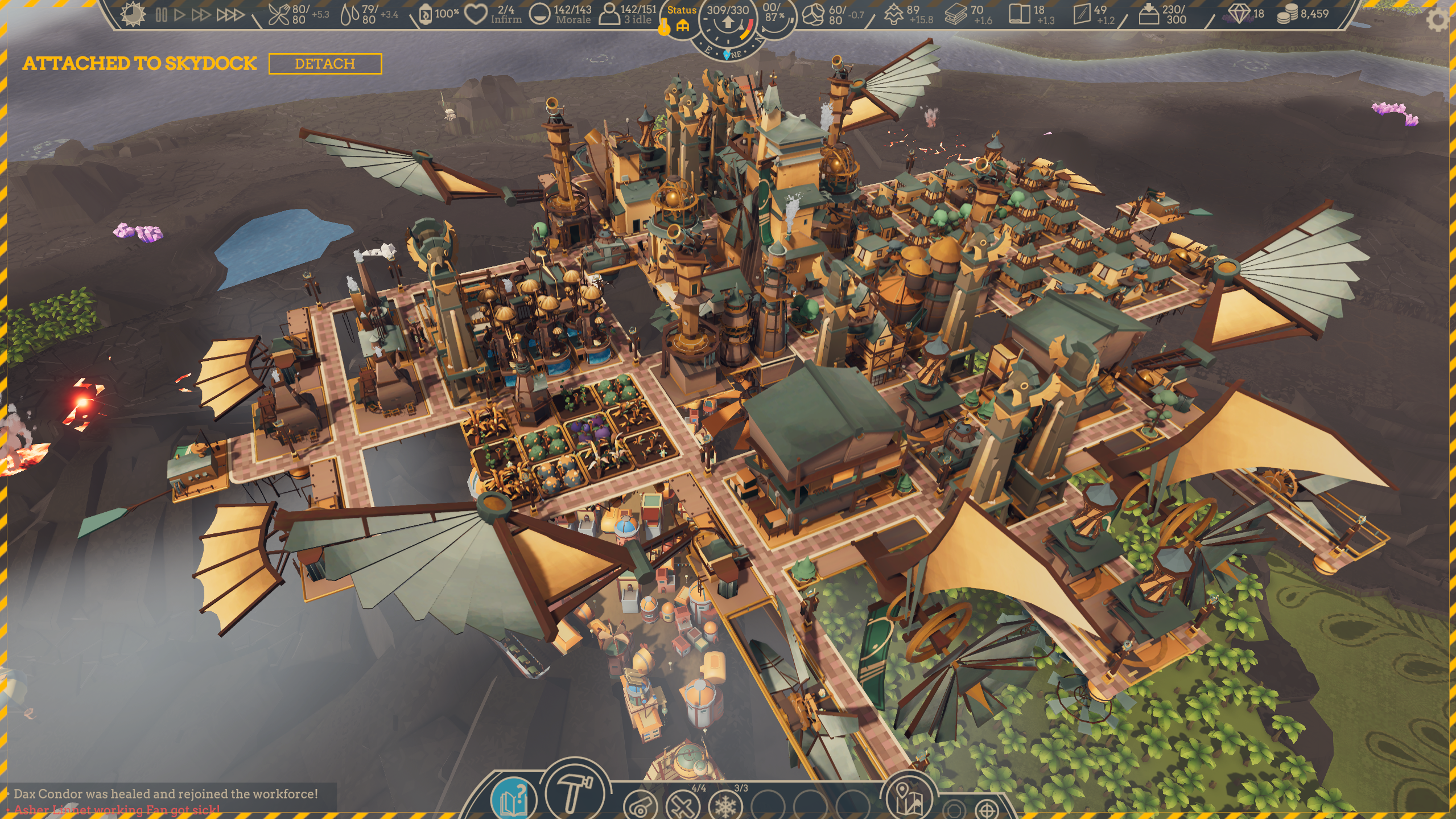Open the Status panel
The height and width of the screenshot is (819, 1456).
(682, 18)
